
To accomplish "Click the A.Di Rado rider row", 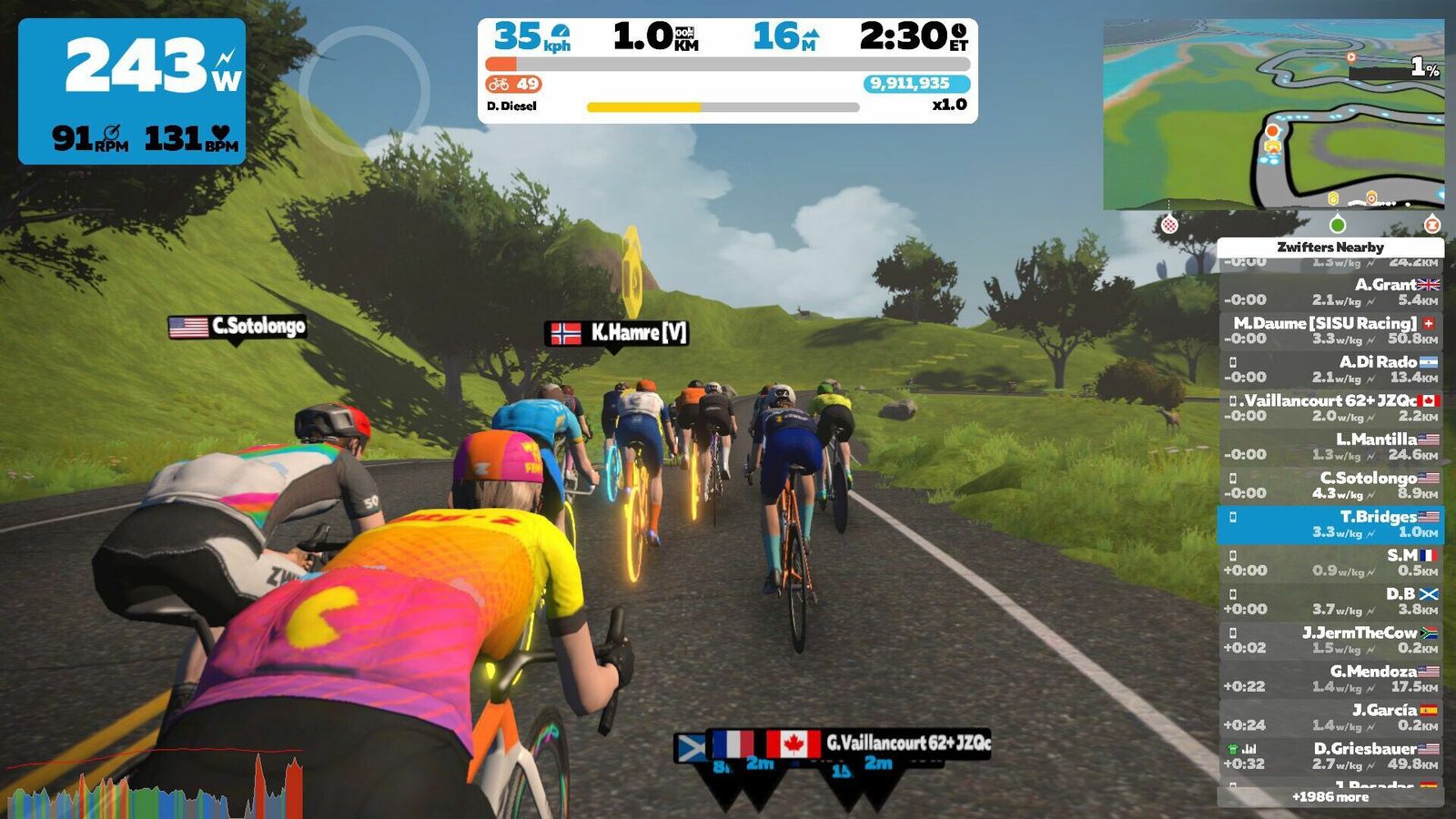I will click(1330, 369).
